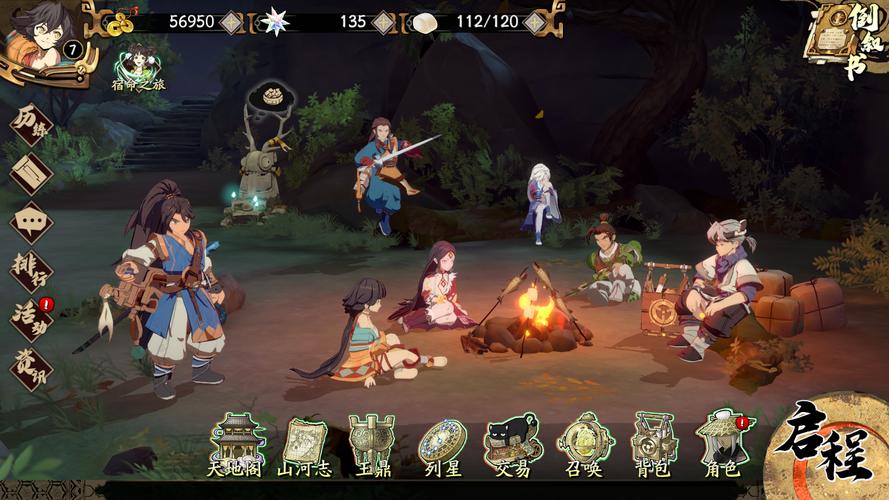Add more gold coins with the plus button
This screenshot has width=889, height=500.
232,21
